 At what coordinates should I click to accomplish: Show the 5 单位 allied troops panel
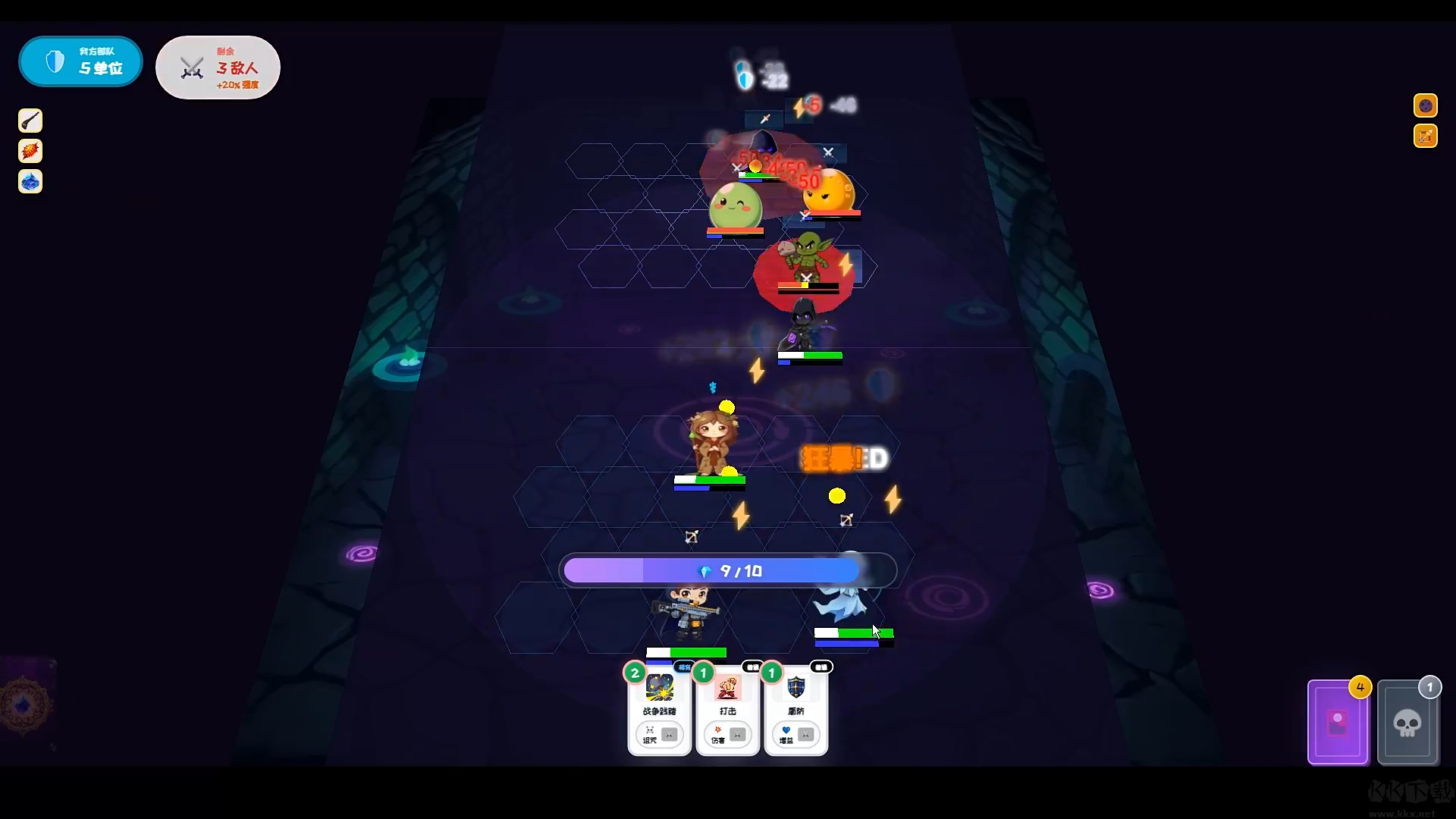(x=80, y=61)
